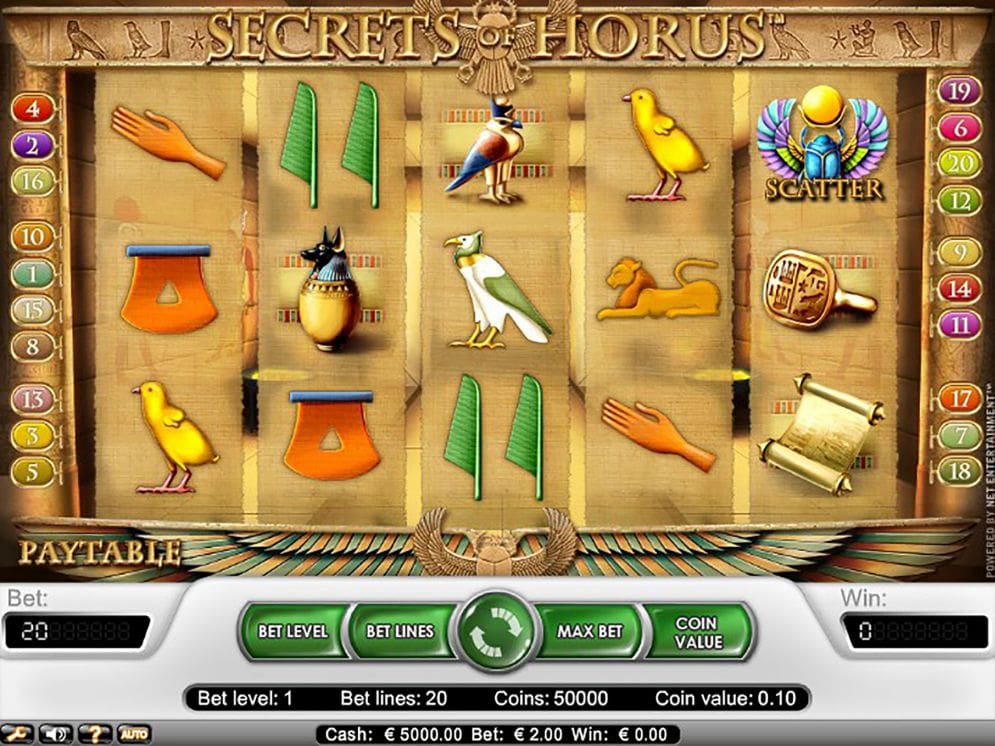Highlight payline number 16
This screenshot has width=995, height=746.
[33, 181]
